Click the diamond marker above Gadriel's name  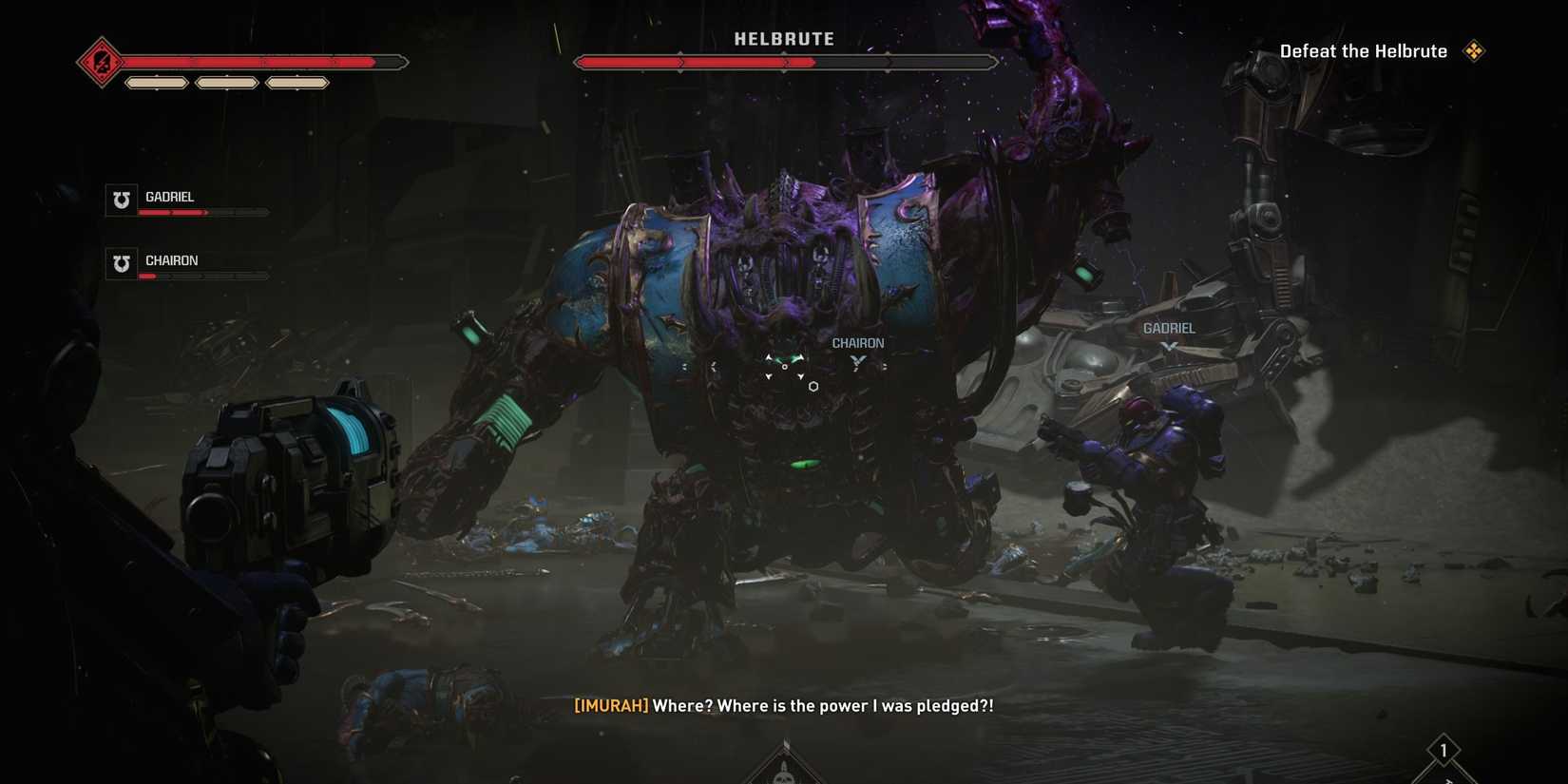coord(1170,344)
